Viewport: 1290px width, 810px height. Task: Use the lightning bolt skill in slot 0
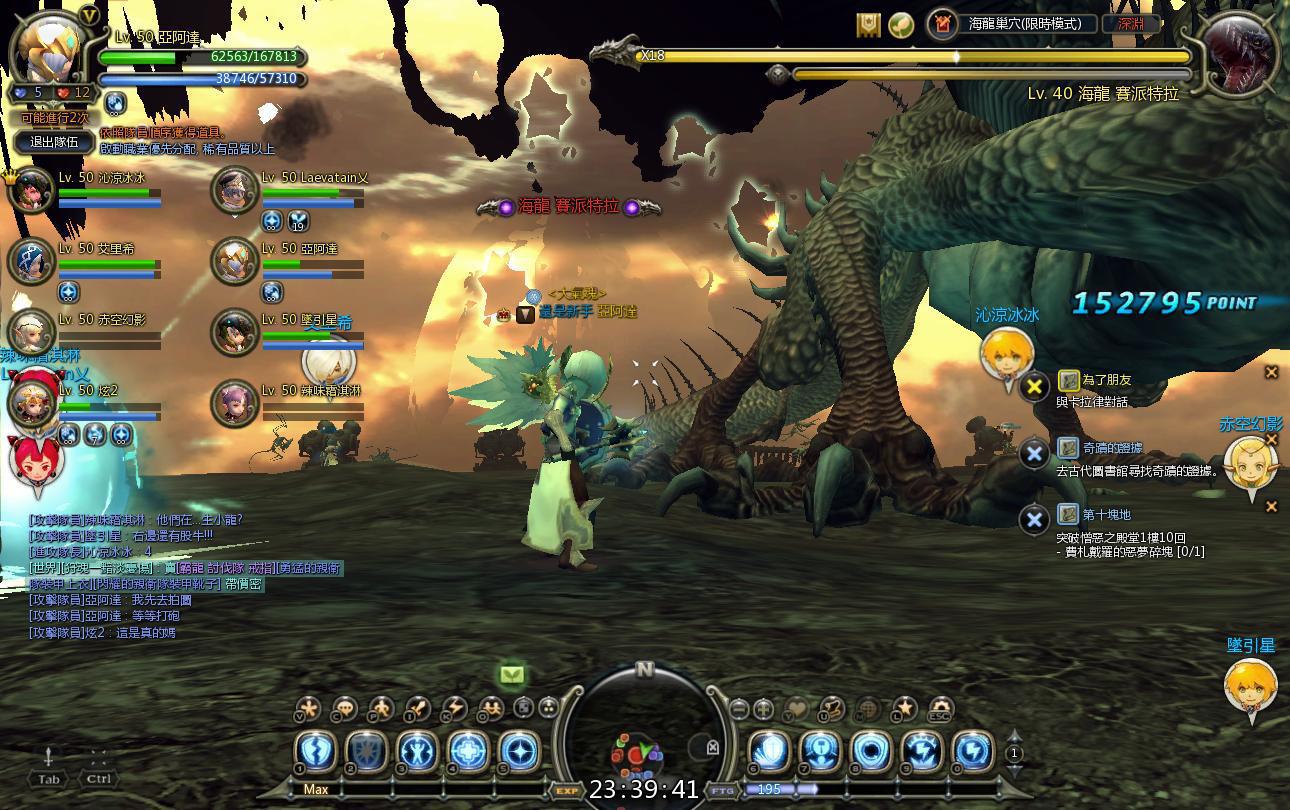[972, 752]
